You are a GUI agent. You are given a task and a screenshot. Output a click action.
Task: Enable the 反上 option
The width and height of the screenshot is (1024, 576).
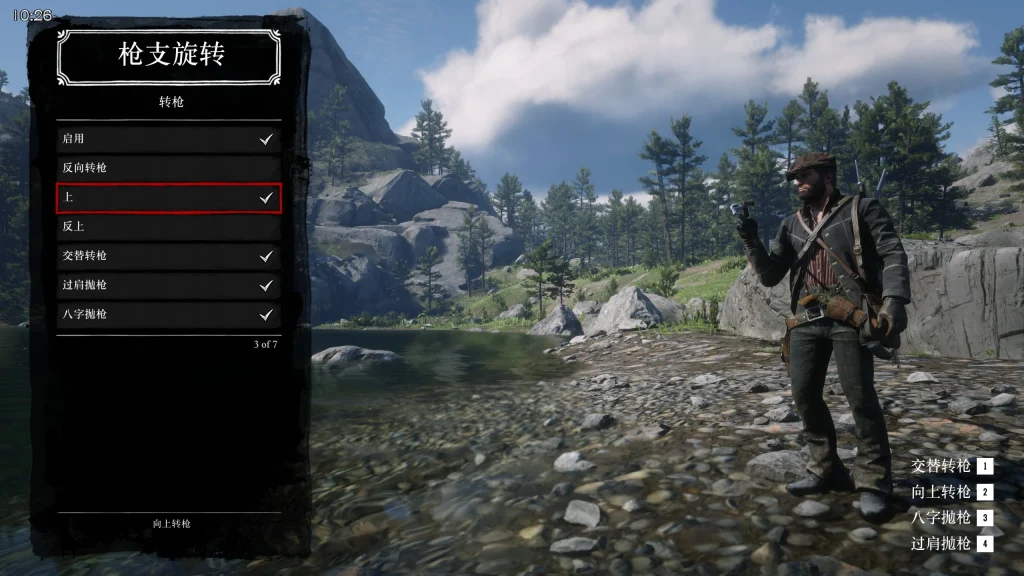click(x=168, y=227)
